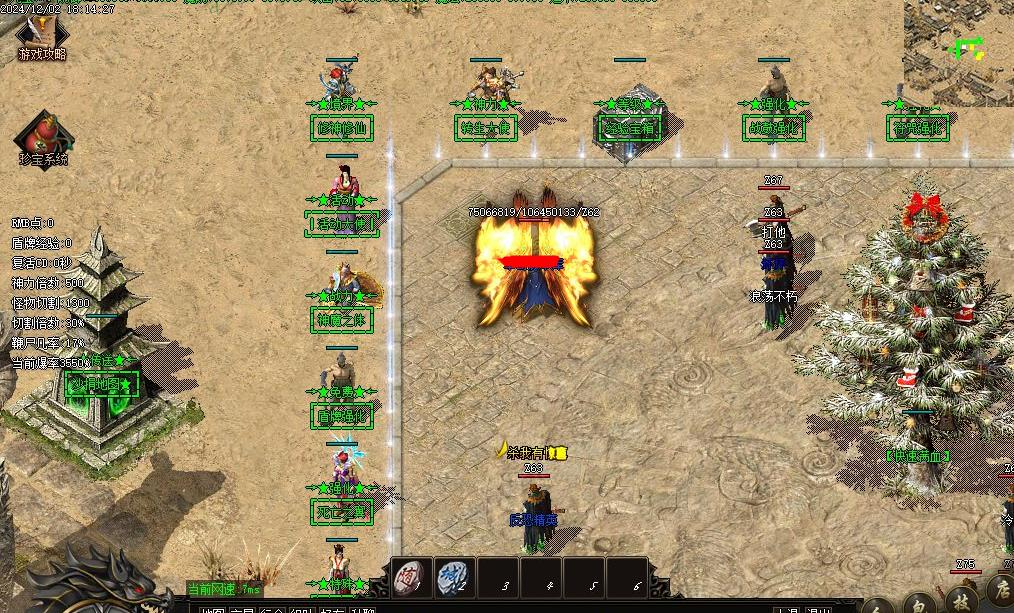Use the blue rune stone in hotbar slot 2
This screenshot has height=613, width=1014.
(455, 577)
